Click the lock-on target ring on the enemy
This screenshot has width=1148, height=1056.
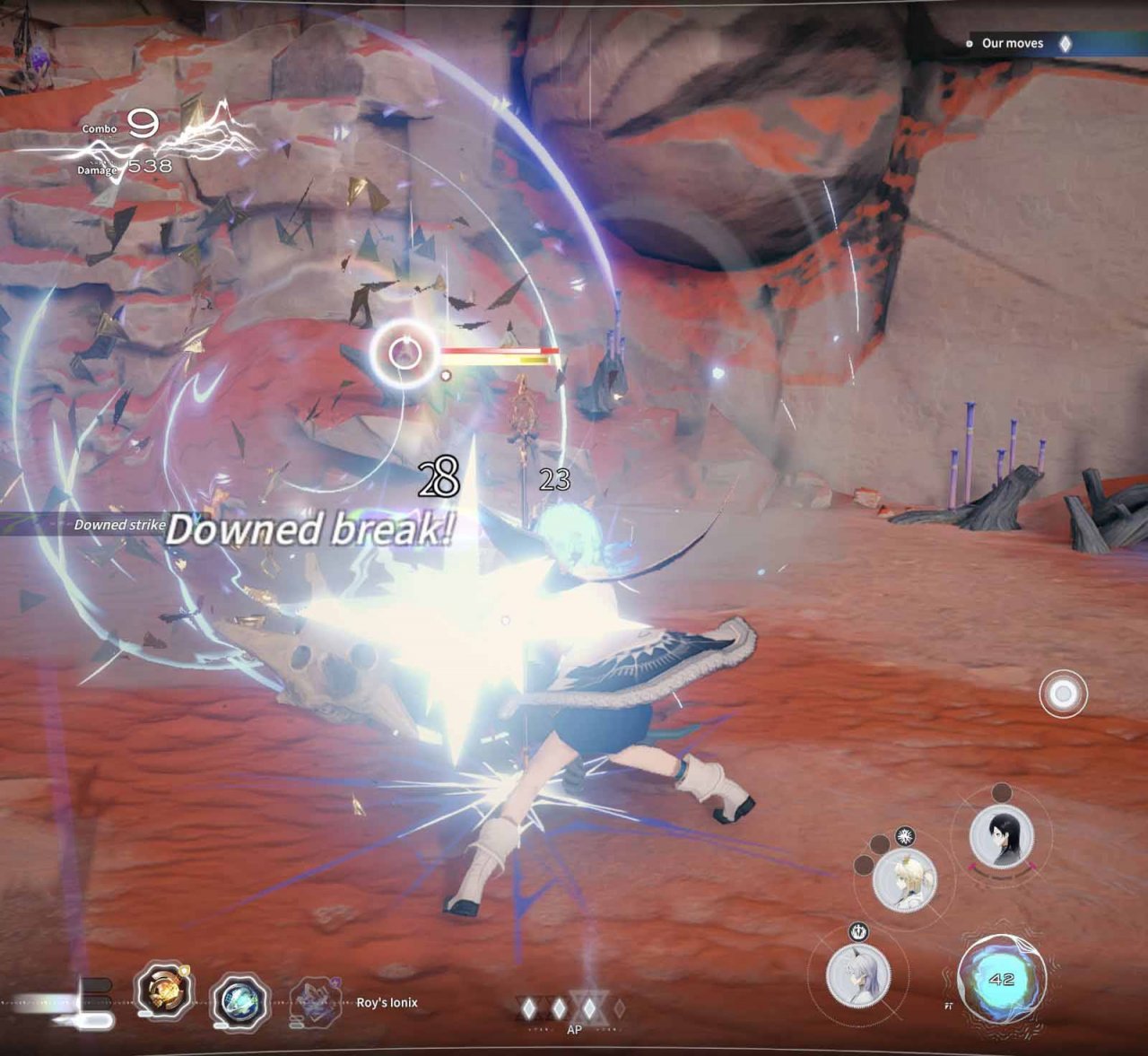[404, 353]
